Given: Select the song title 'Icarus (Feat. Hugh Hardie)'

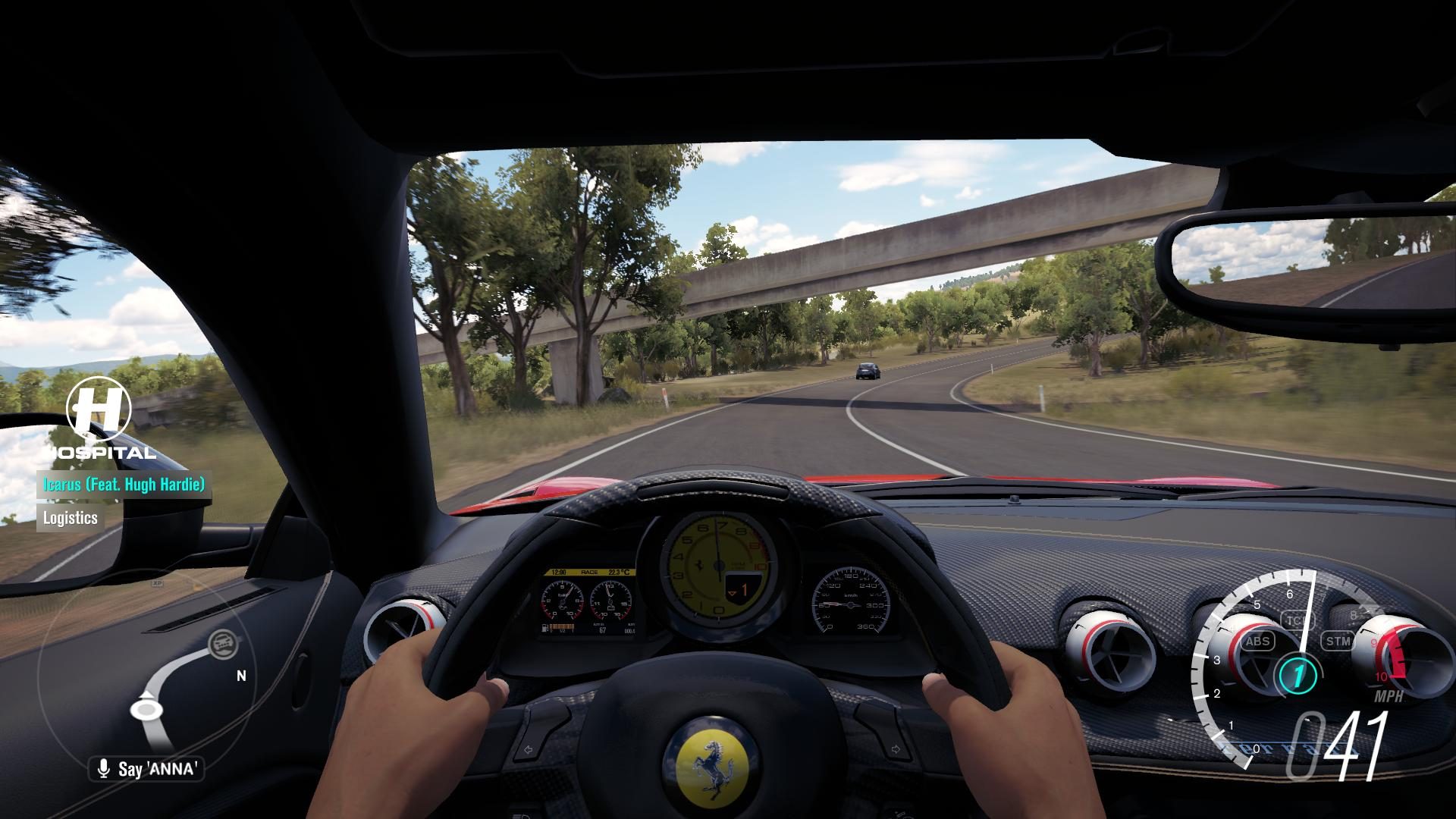Looking at the screenshot, I should tap(125, 483).
